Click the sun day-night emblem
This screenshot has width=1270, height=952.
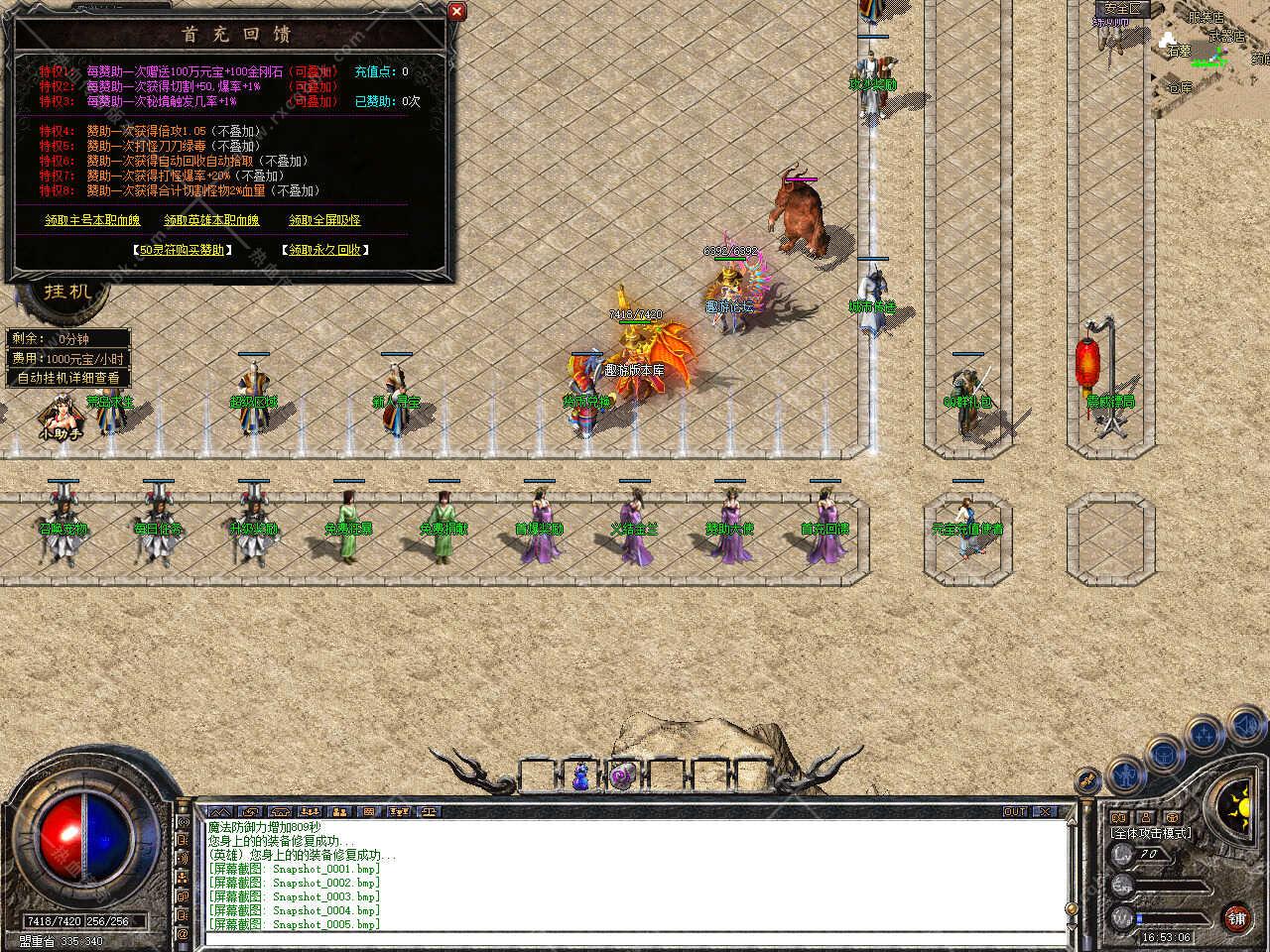(x=1238, y=803)
